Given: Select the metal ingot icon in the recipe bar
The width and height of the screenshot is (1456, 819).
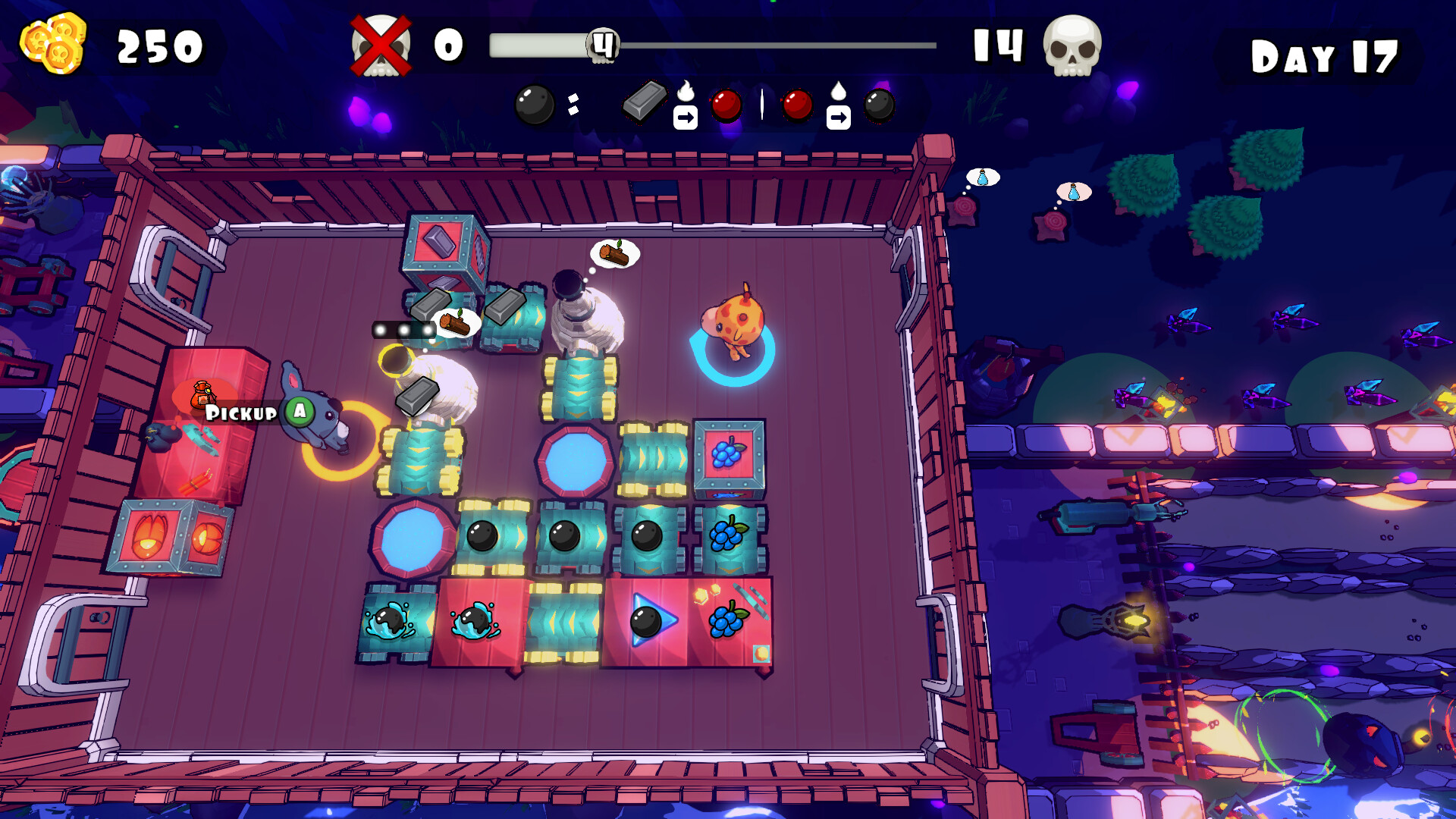Looking at the screenshot, I should tap(647, 103).
